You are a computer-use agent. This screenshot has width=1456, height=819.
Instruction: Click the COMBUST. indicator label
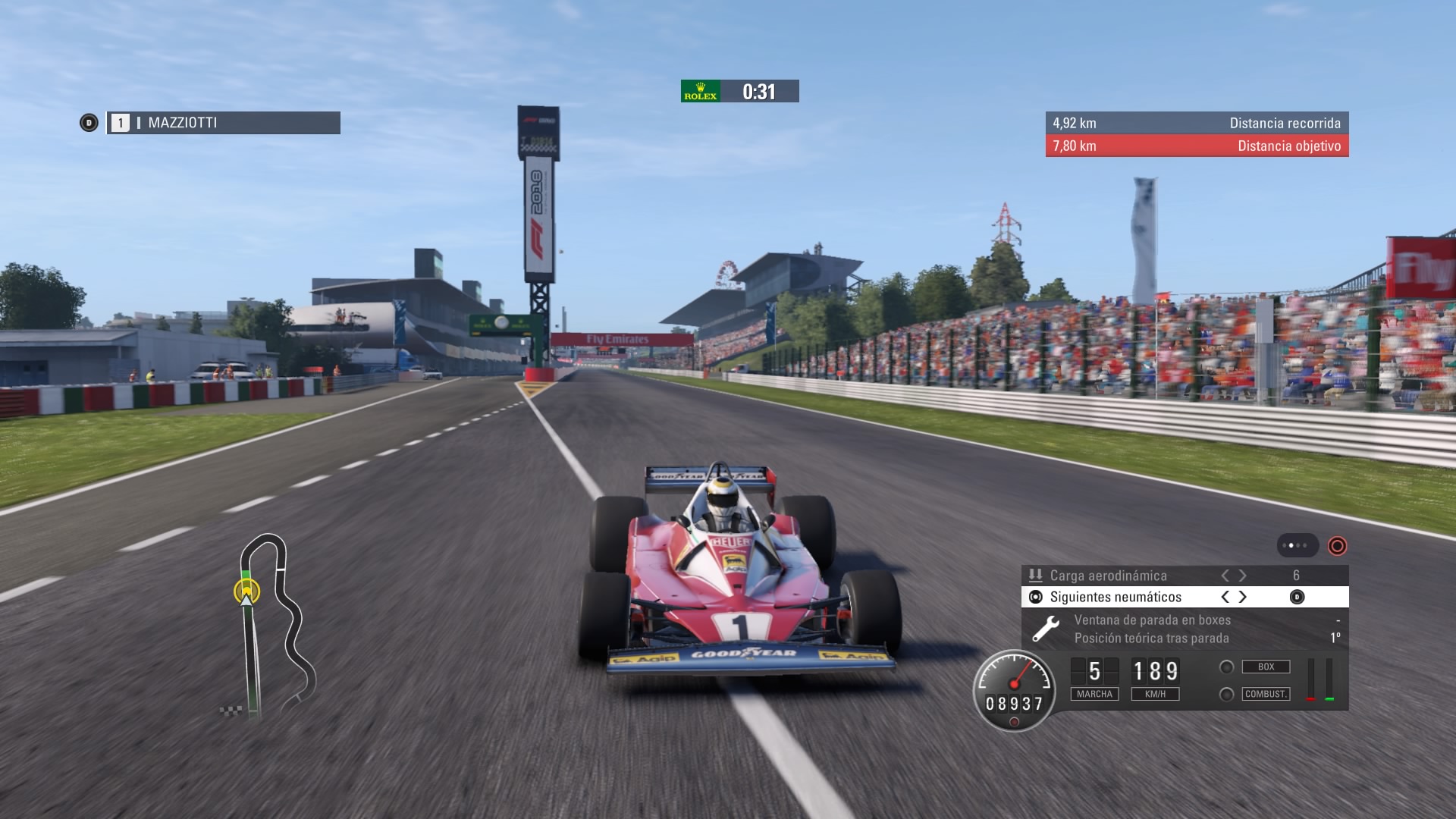pos(1266,694)
